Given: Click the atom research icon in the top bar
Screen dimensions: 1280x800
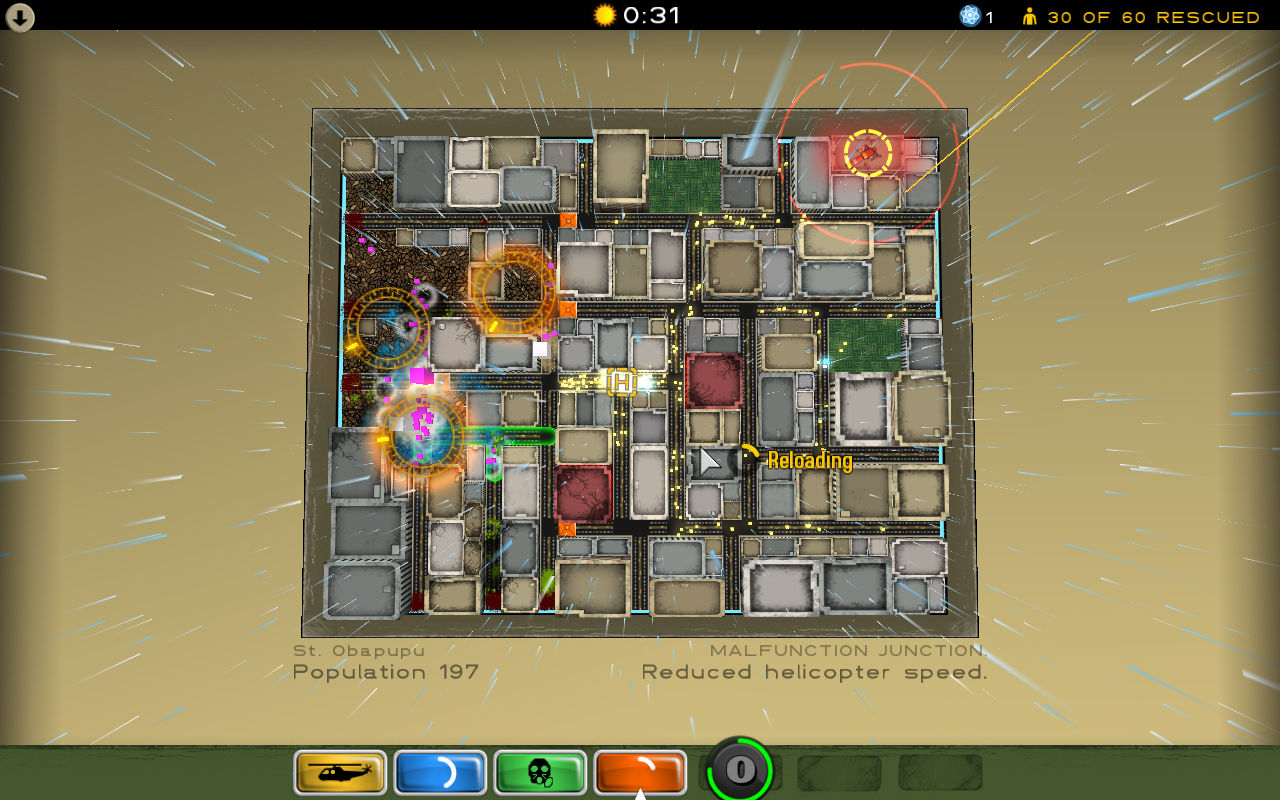Looking at the screenshot, I should [x=968, y=16].
